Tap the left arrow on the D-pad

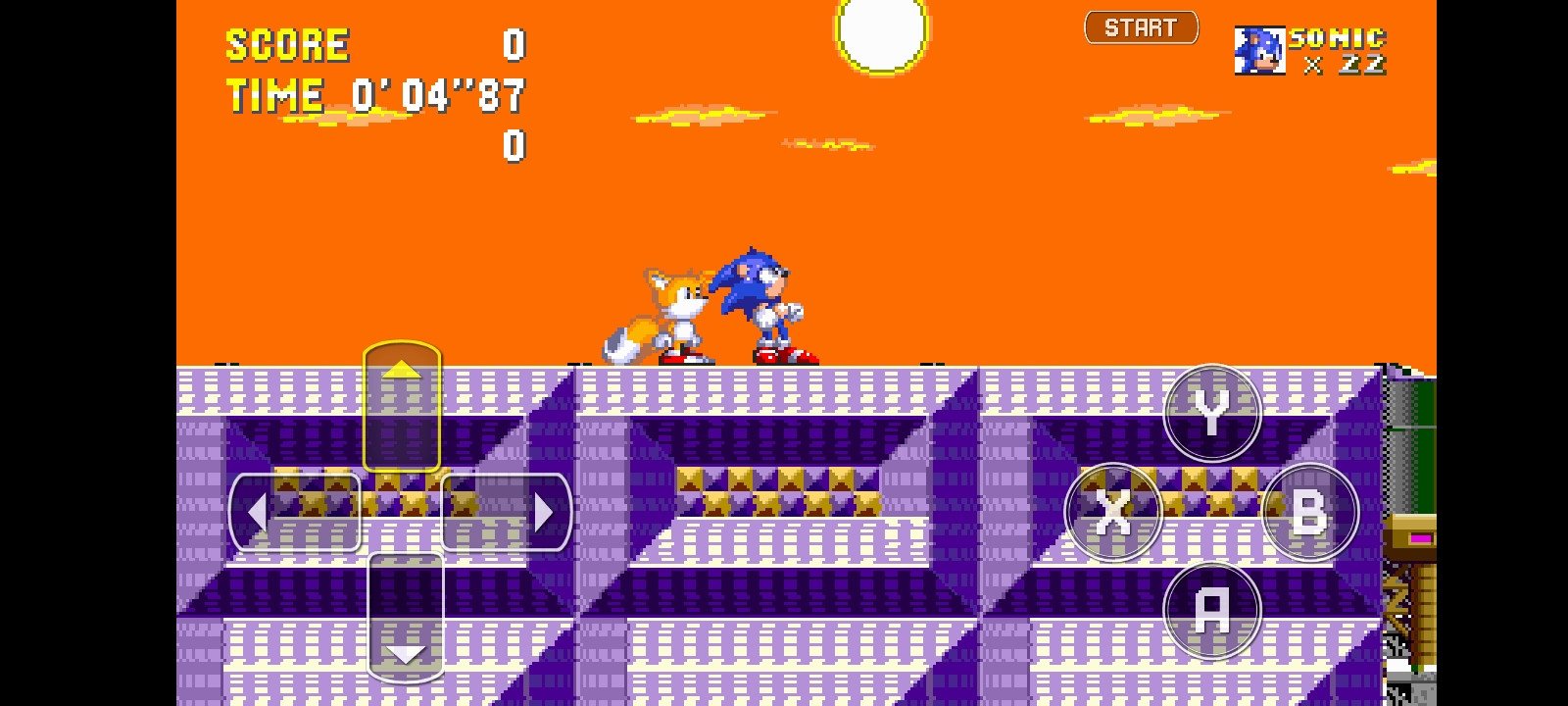259,511
